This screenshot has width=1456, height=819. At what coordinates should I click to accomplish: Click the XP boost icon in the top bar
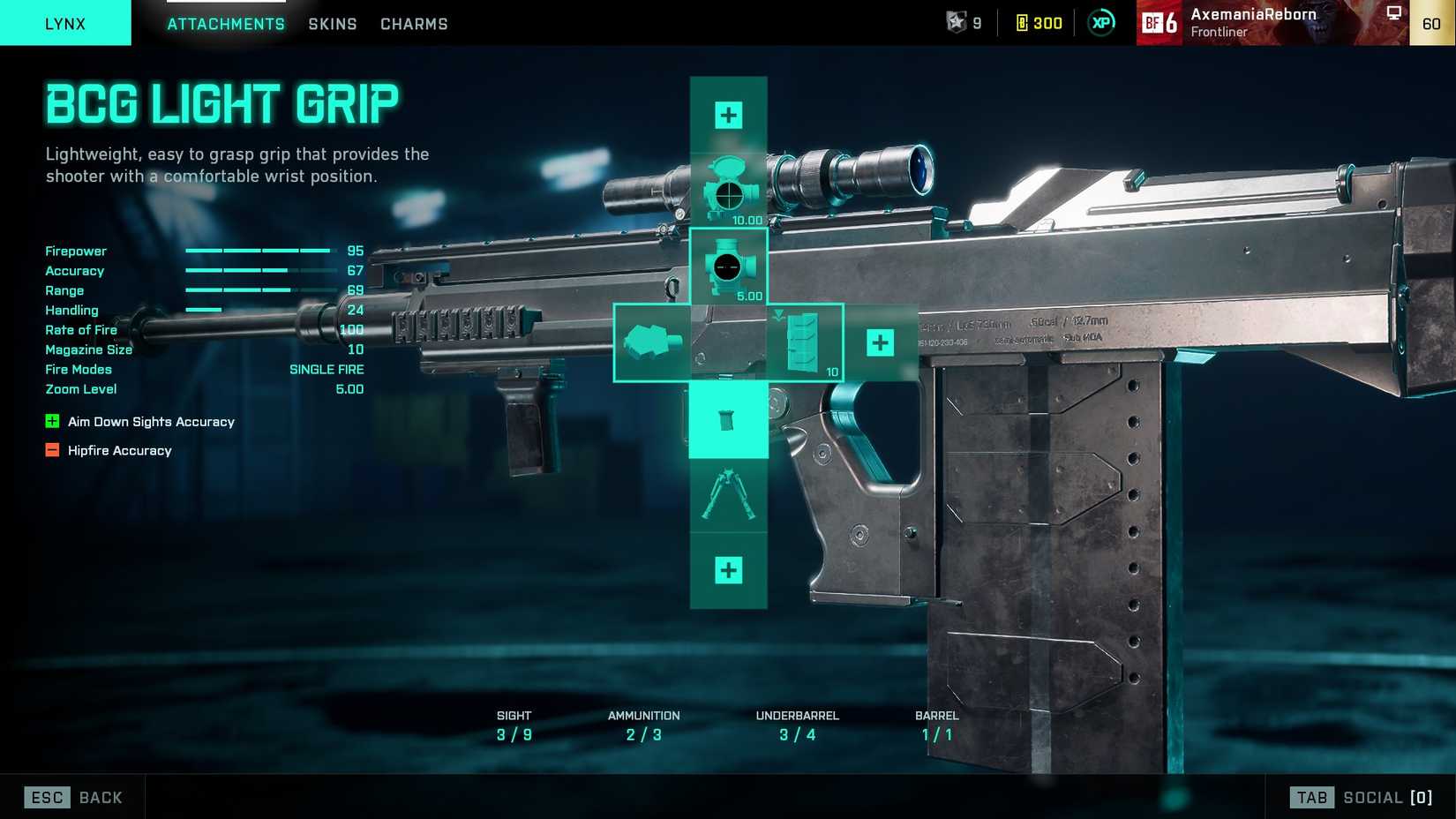[x=1099, y=23]
